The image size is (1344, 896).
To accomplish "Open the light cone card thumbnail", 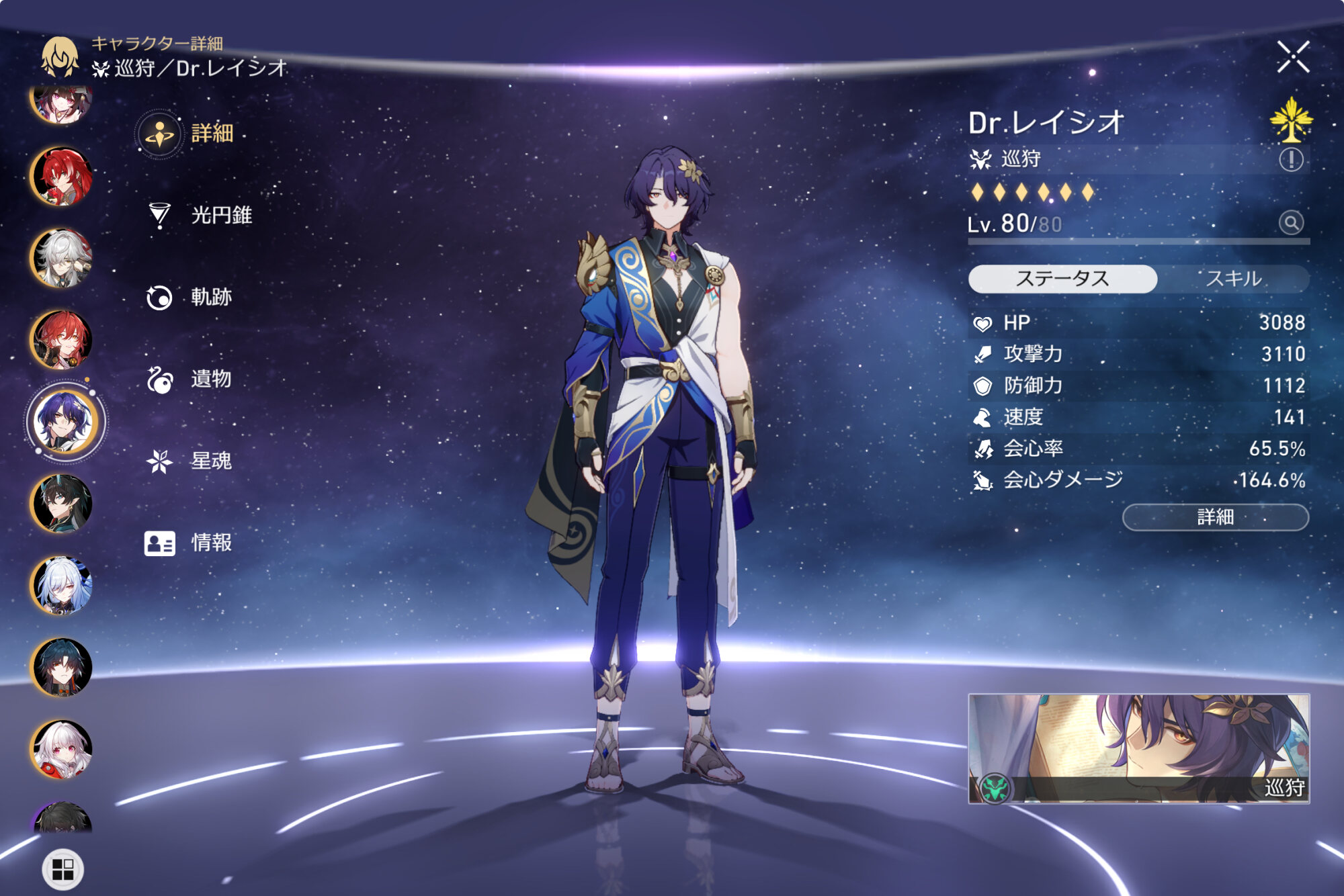I will pyautogui.click(x=1138, y=748).
